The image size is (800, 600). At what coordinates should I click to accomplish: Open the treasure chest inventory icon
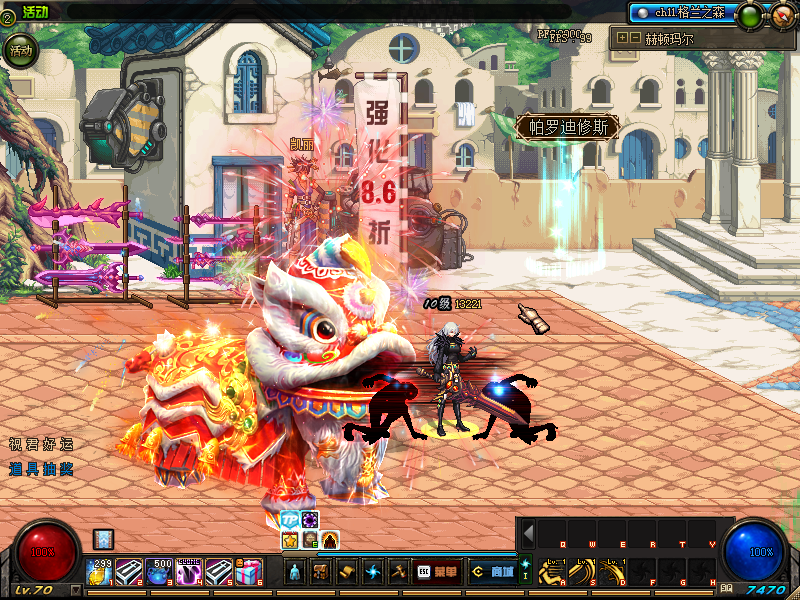tap(321, 572)
